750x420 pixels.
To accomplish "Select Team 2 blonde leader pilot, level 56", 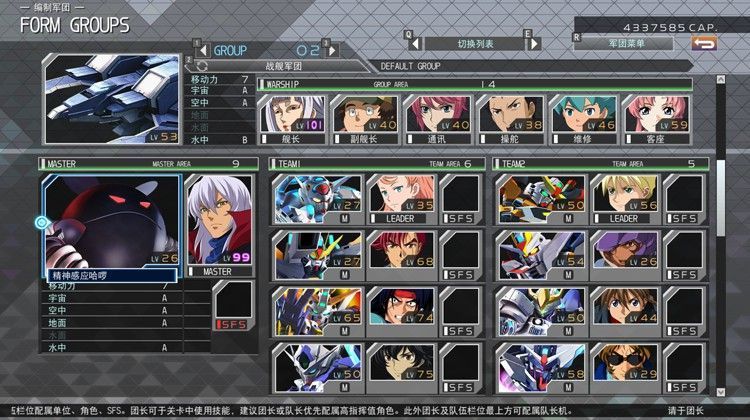I will [x=624, y=199].
